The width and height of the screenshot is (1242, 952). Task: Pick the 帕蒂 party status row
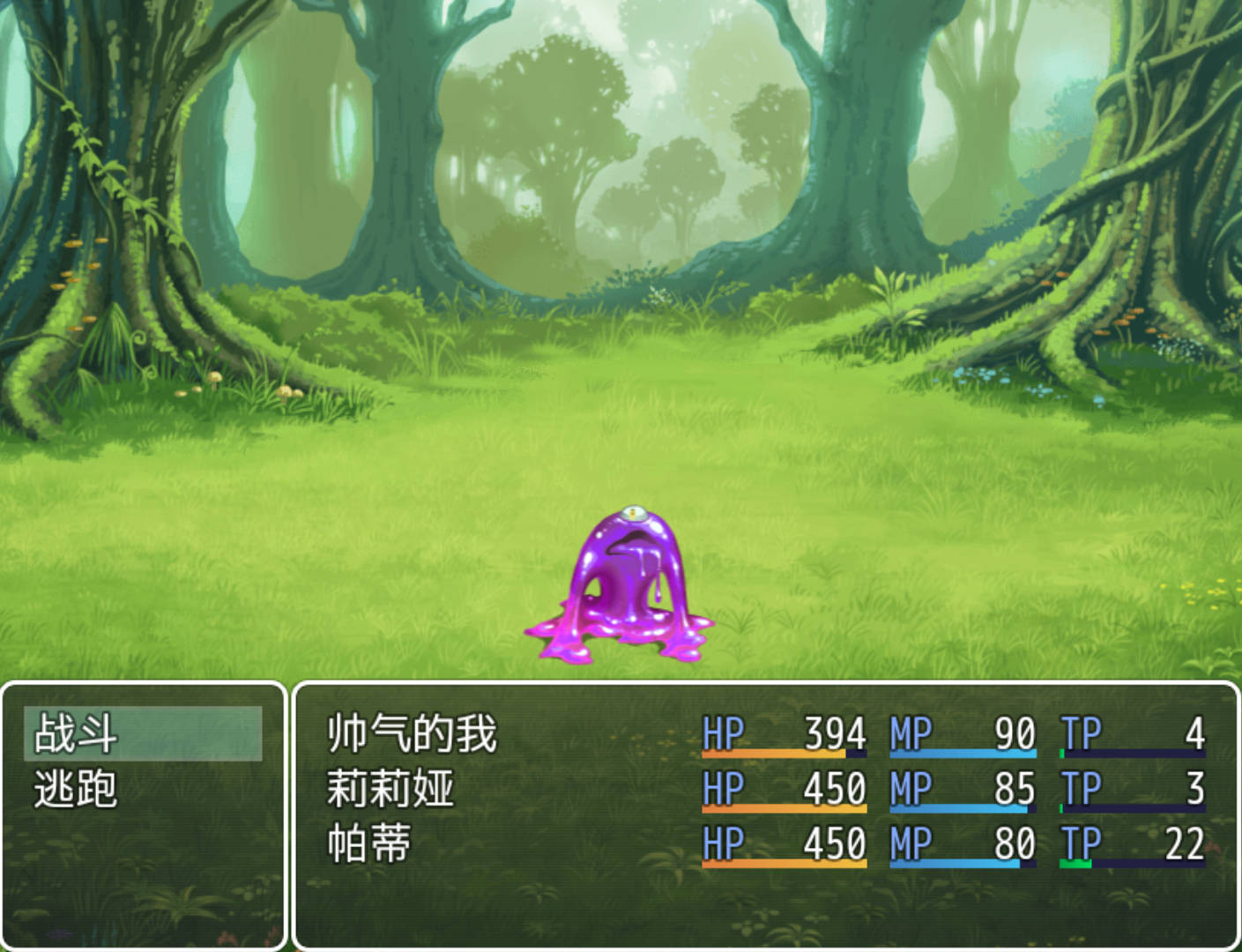pos(369,844)
